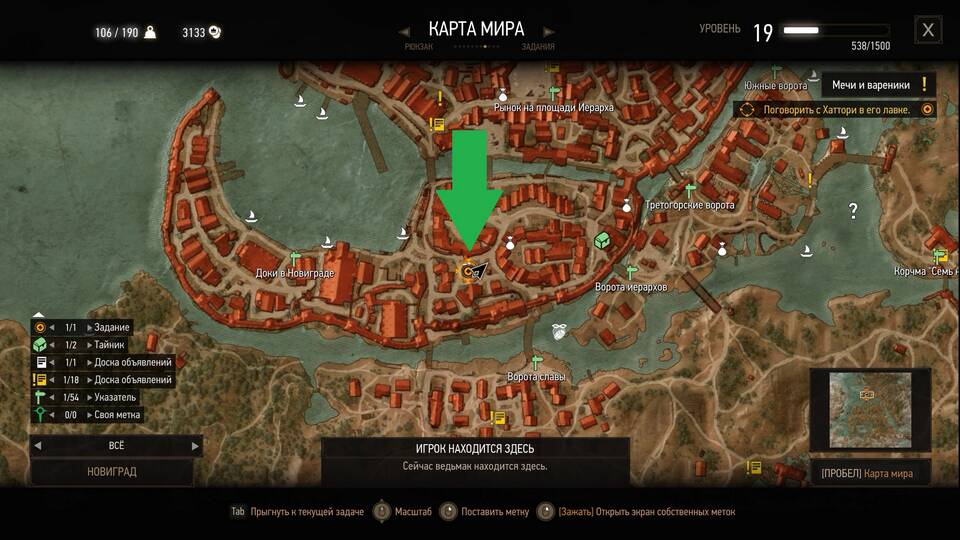Screen dimensions: 960x540
Task: Select the НОВИГРАД region button
Action: [x=112, y=471]
